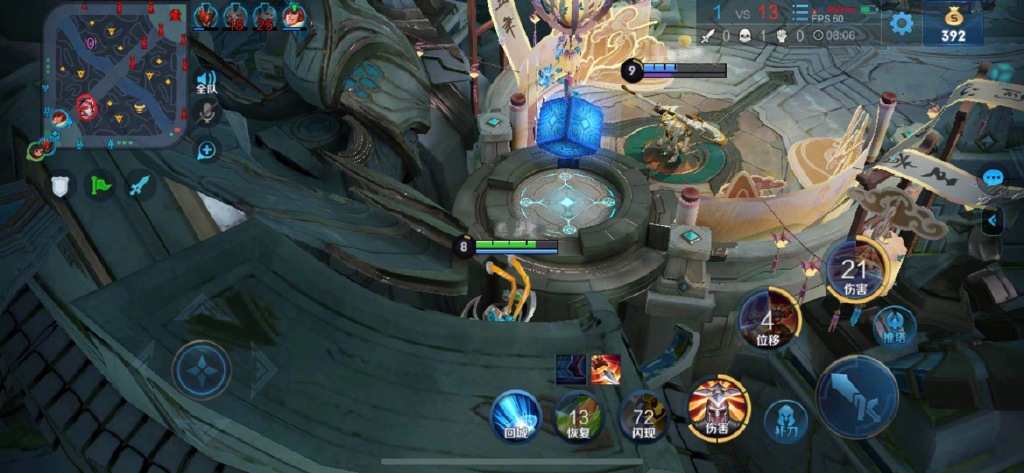Viewport: 1024px width, 473px height.
Task: Tap the 补刀 last-hit button
Action: tap(786, 421)
